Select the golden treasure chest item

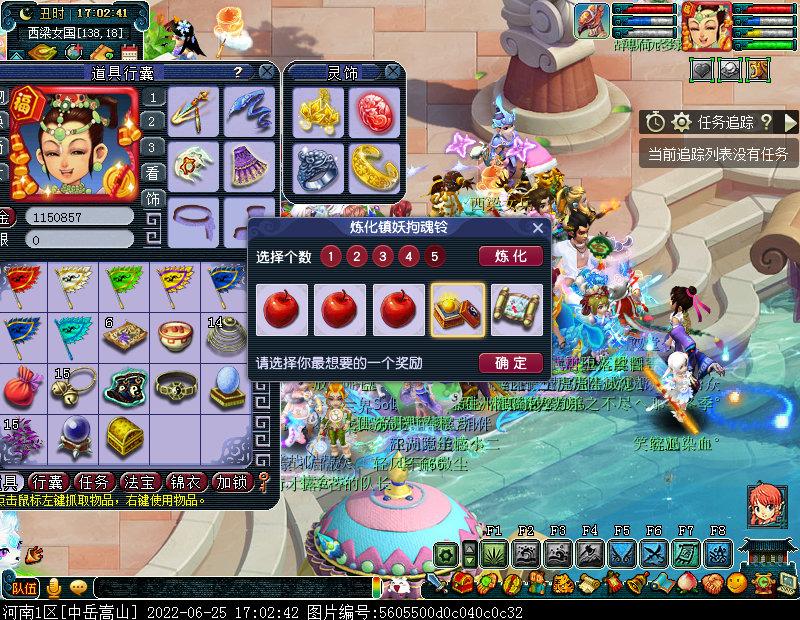pyautogui.click(x=125, y=432)
